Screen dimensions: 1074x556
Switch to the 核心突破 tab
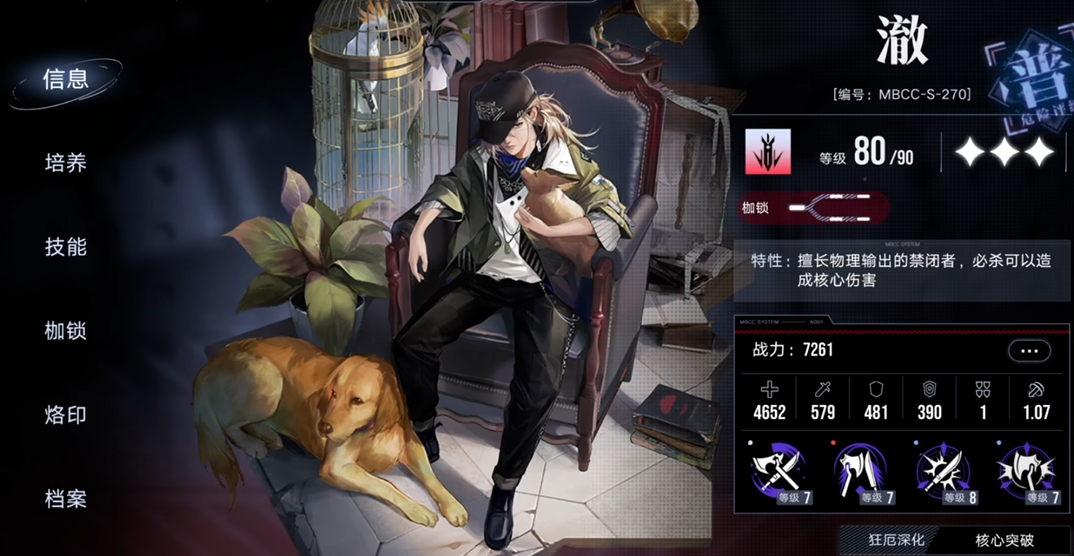click(1004, 540)
